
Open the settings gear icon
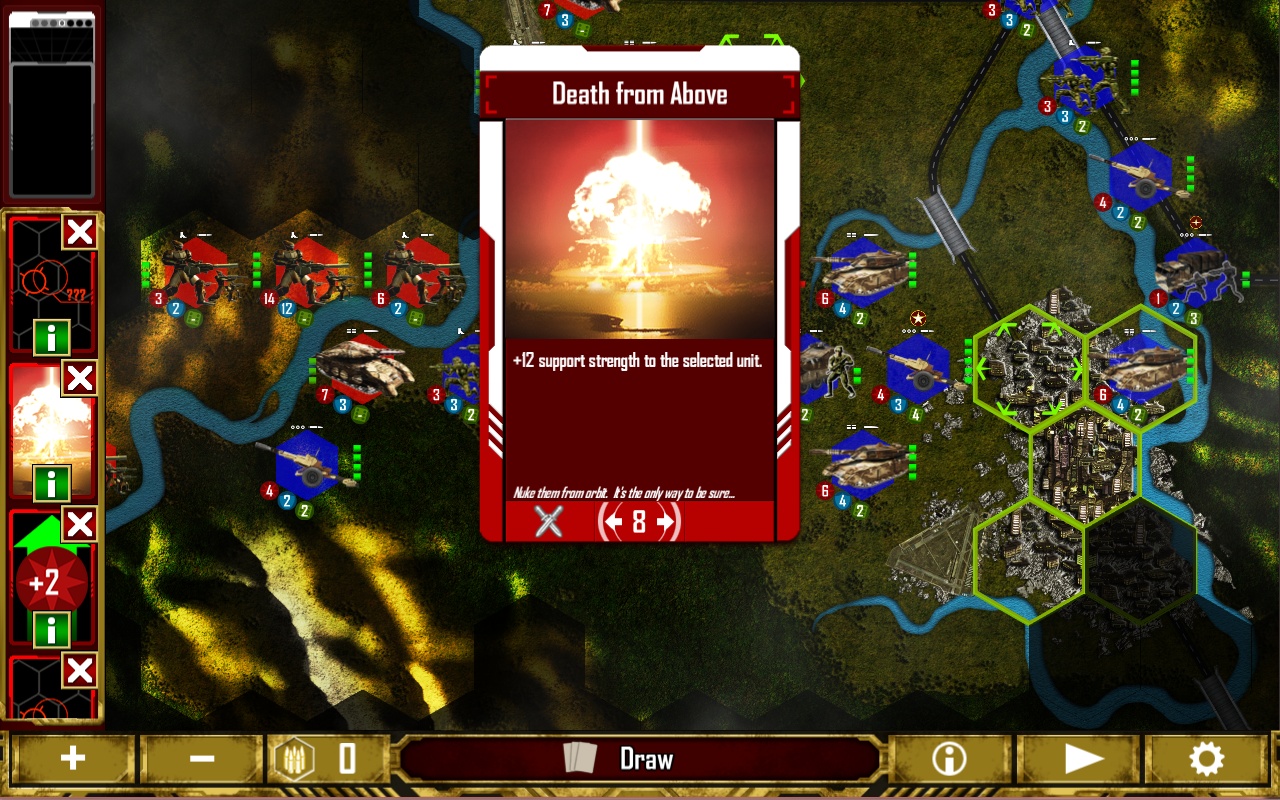pos(1207,758)
